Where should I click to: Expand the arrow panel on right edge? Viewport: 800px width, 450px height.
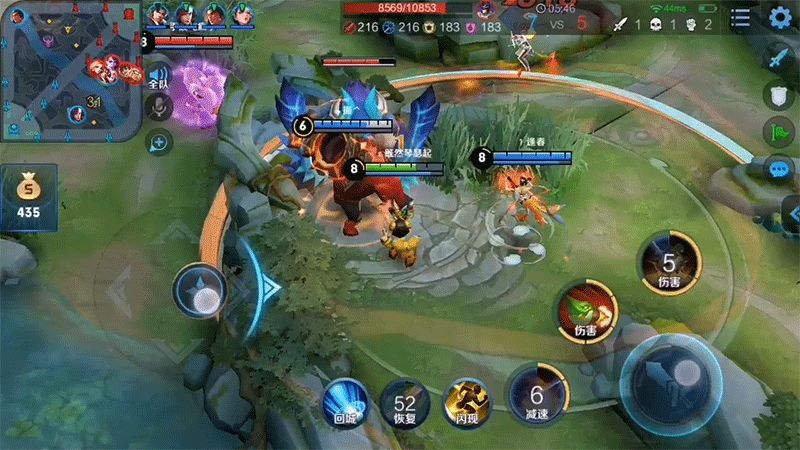(x=792, y=213)
